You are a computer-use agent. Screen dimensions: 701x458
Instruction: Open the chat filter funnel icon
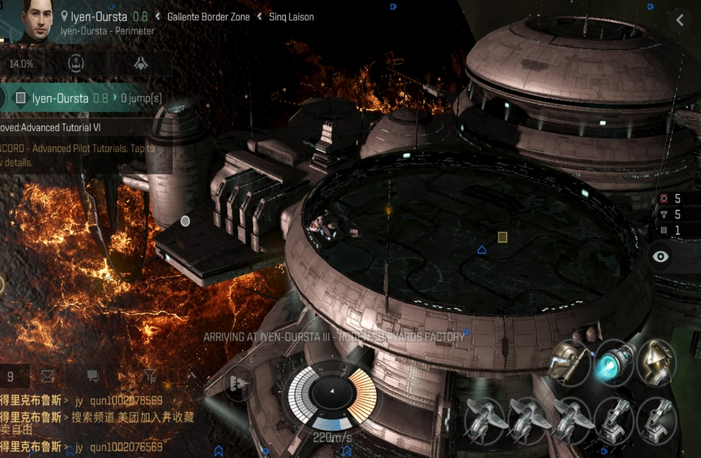[x=150, y=376]
